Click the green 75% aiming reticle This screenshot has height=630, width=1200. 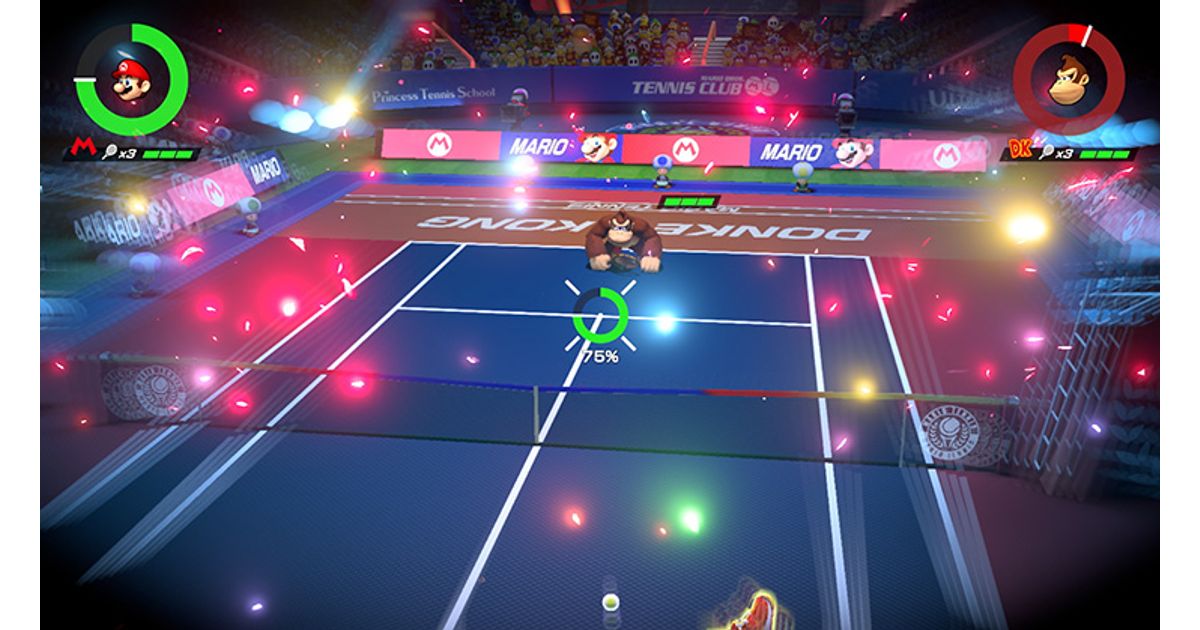[x=600, y=315]
